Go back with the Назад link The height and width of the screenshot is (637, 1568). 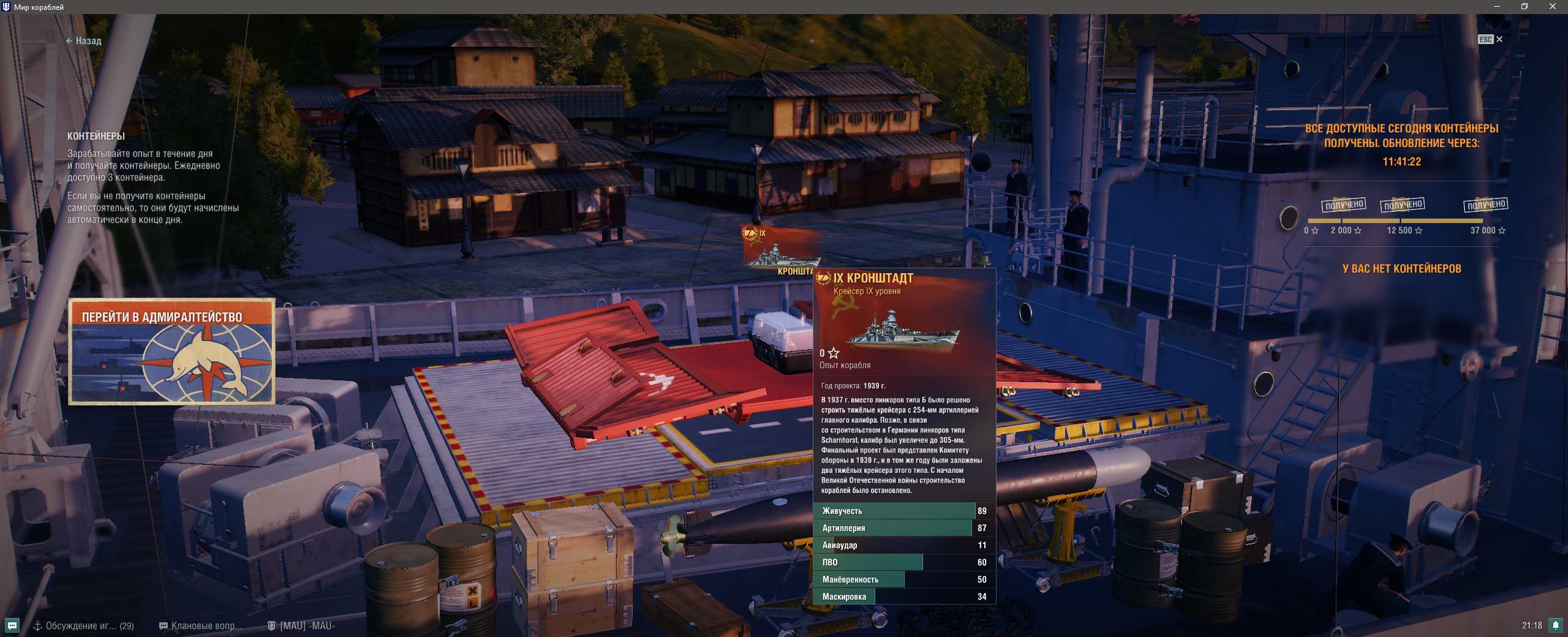(84, 41)
